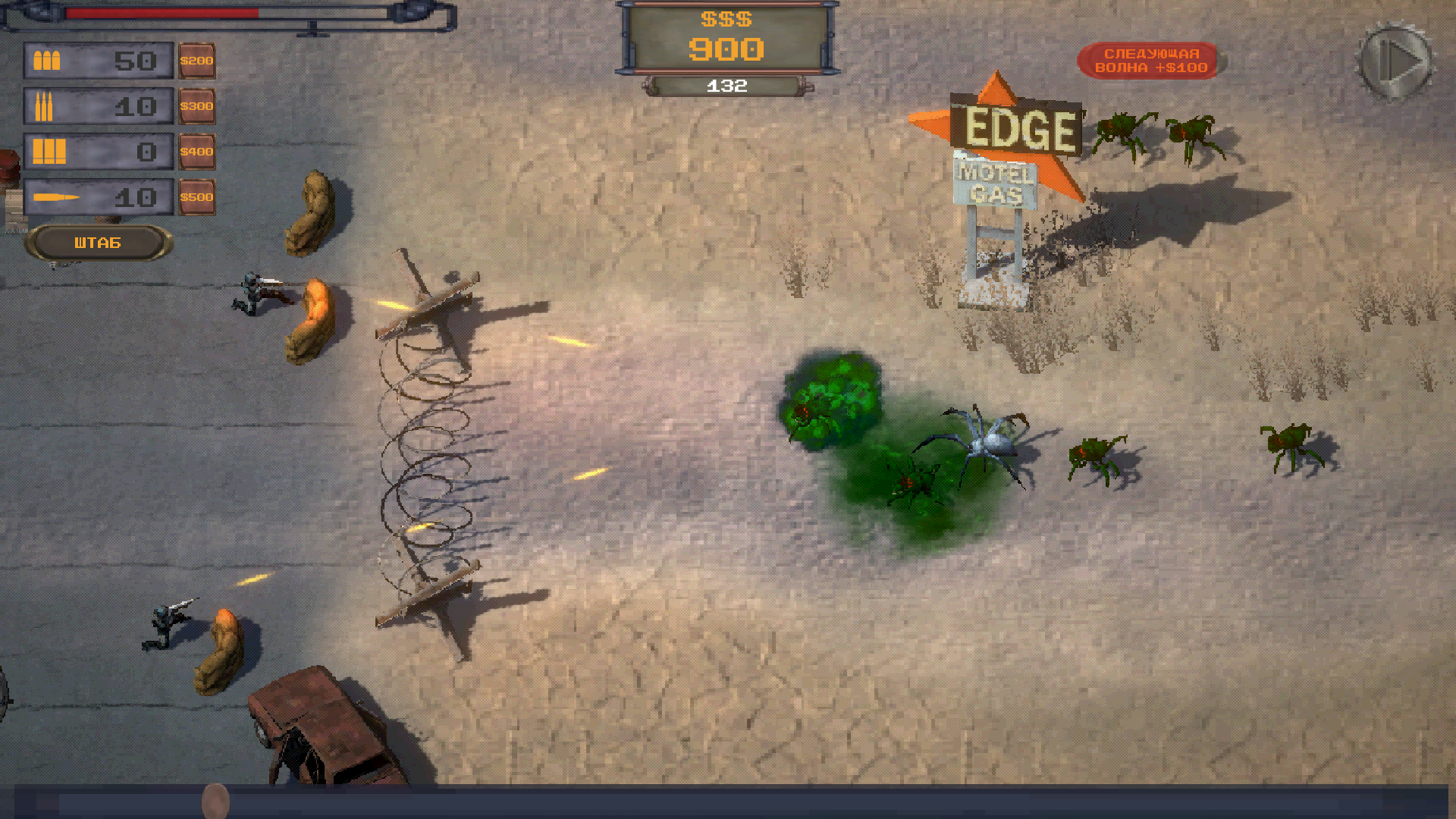The width and height of the screenshot is (1456, 819).
Task: Buy pistol ammo for $200
Action: [x=197, y=59]
